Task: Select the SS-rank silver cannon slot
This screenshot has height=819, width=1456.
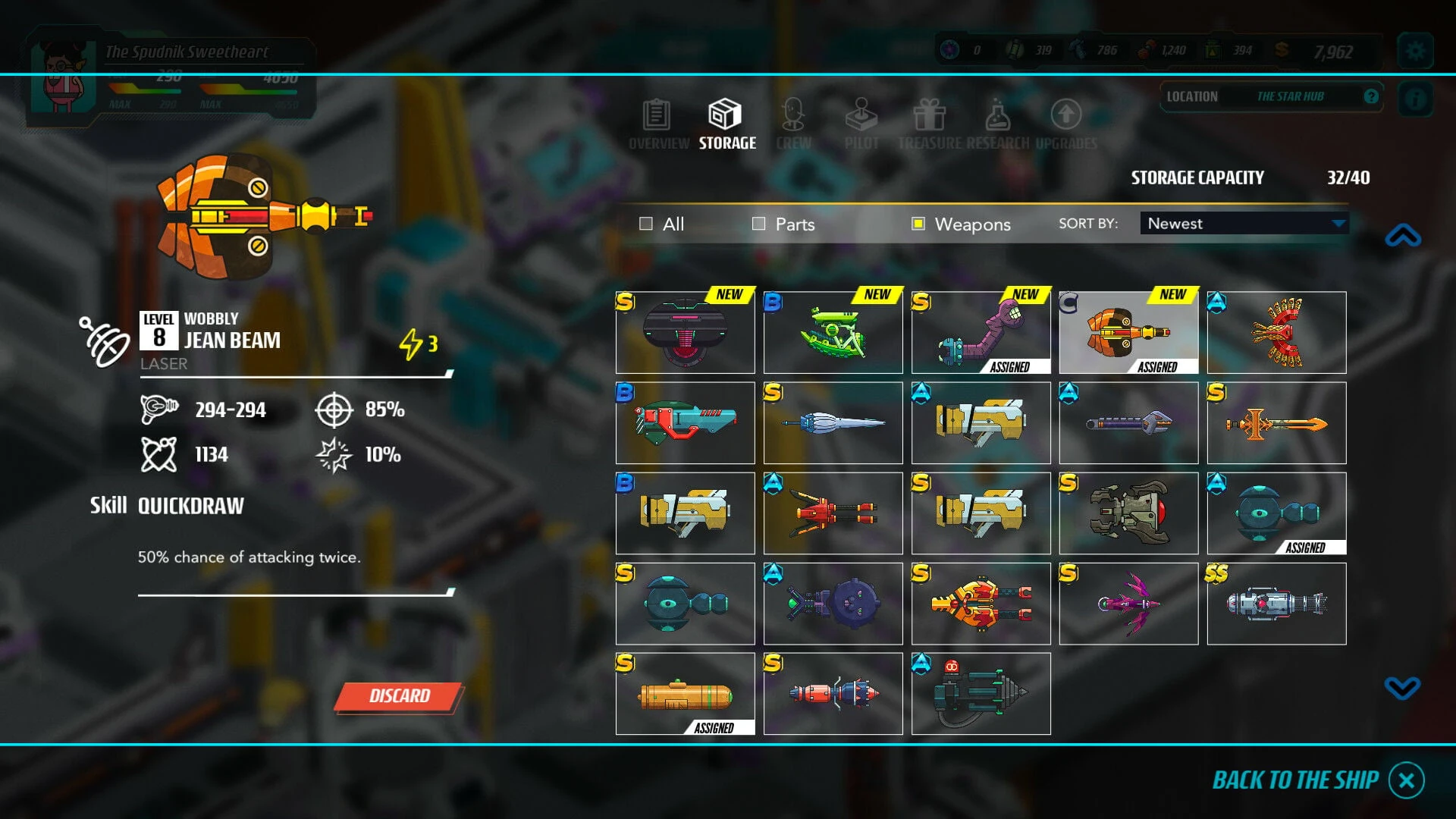Action: point(1276,604)
